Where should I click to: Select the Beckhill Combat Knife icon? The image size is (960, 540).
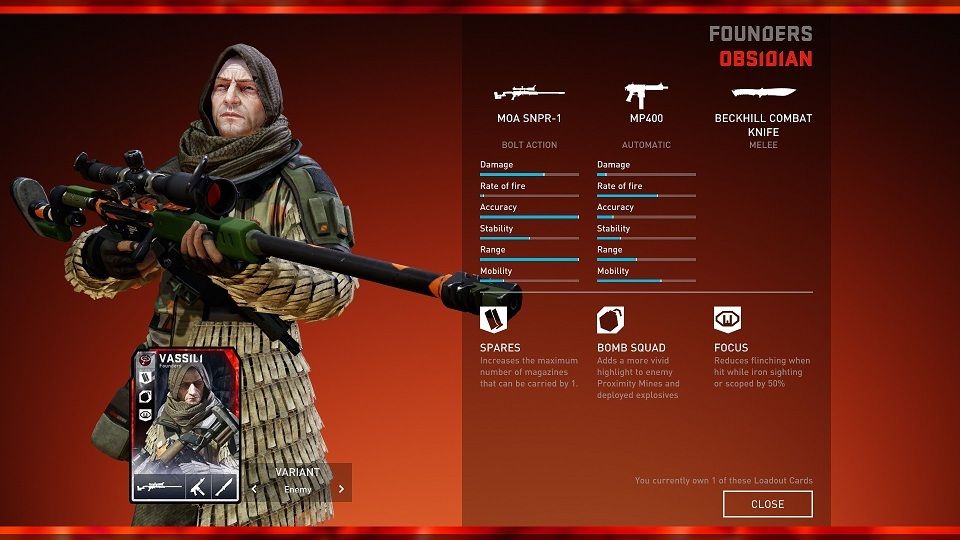(763, 93)
